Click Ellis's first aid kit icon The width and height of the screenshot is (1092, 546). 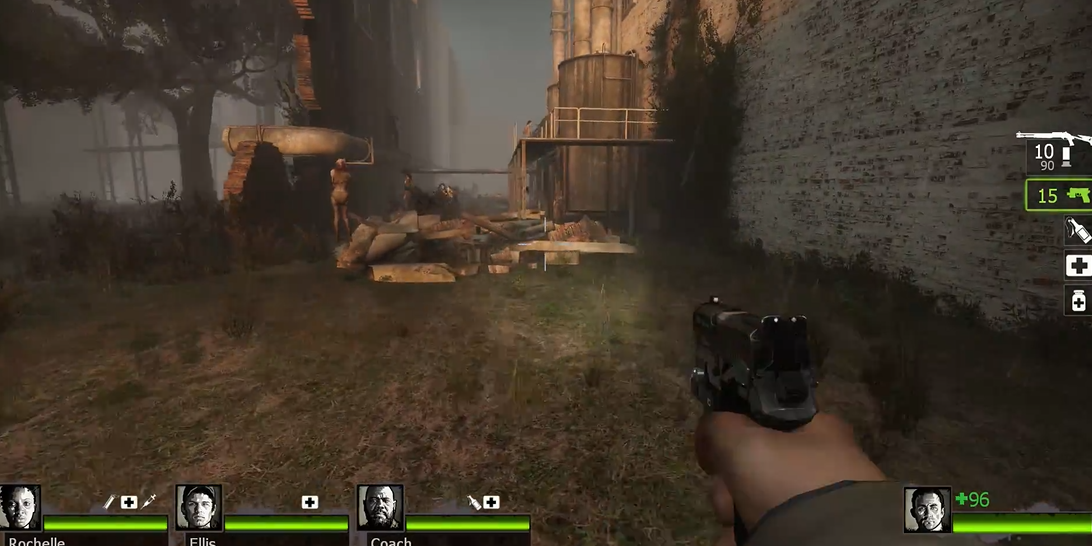click(310, 502)
